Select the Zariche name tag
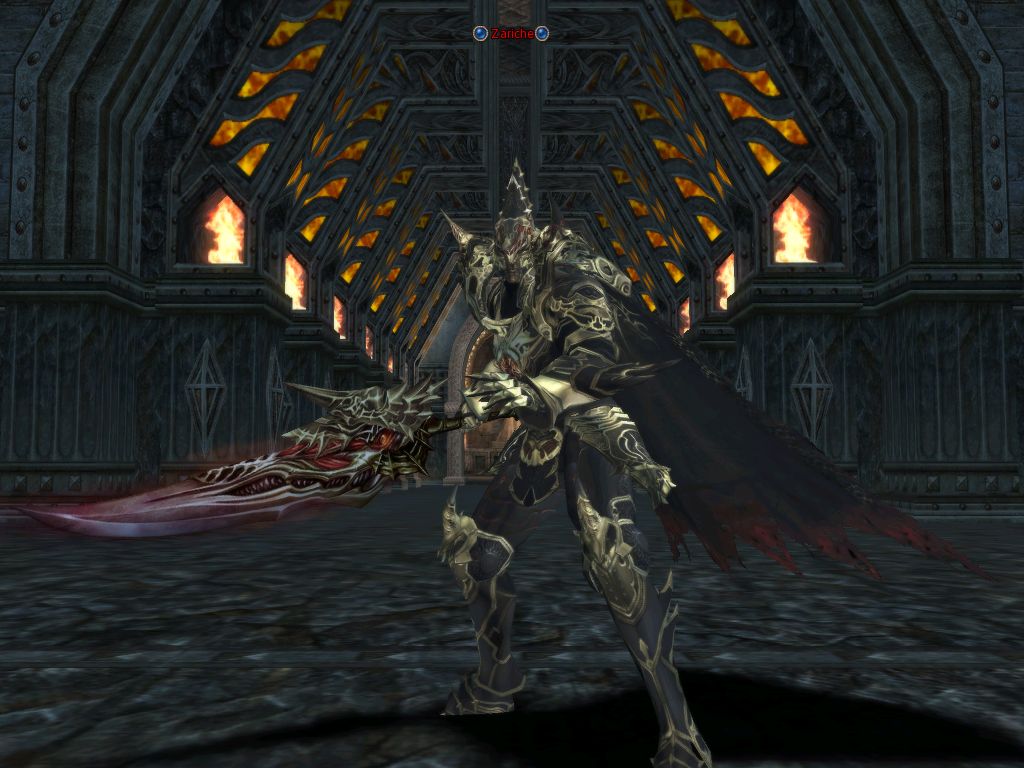The width and height of the screenshot is (1024, 768). [x=511, y=34]
